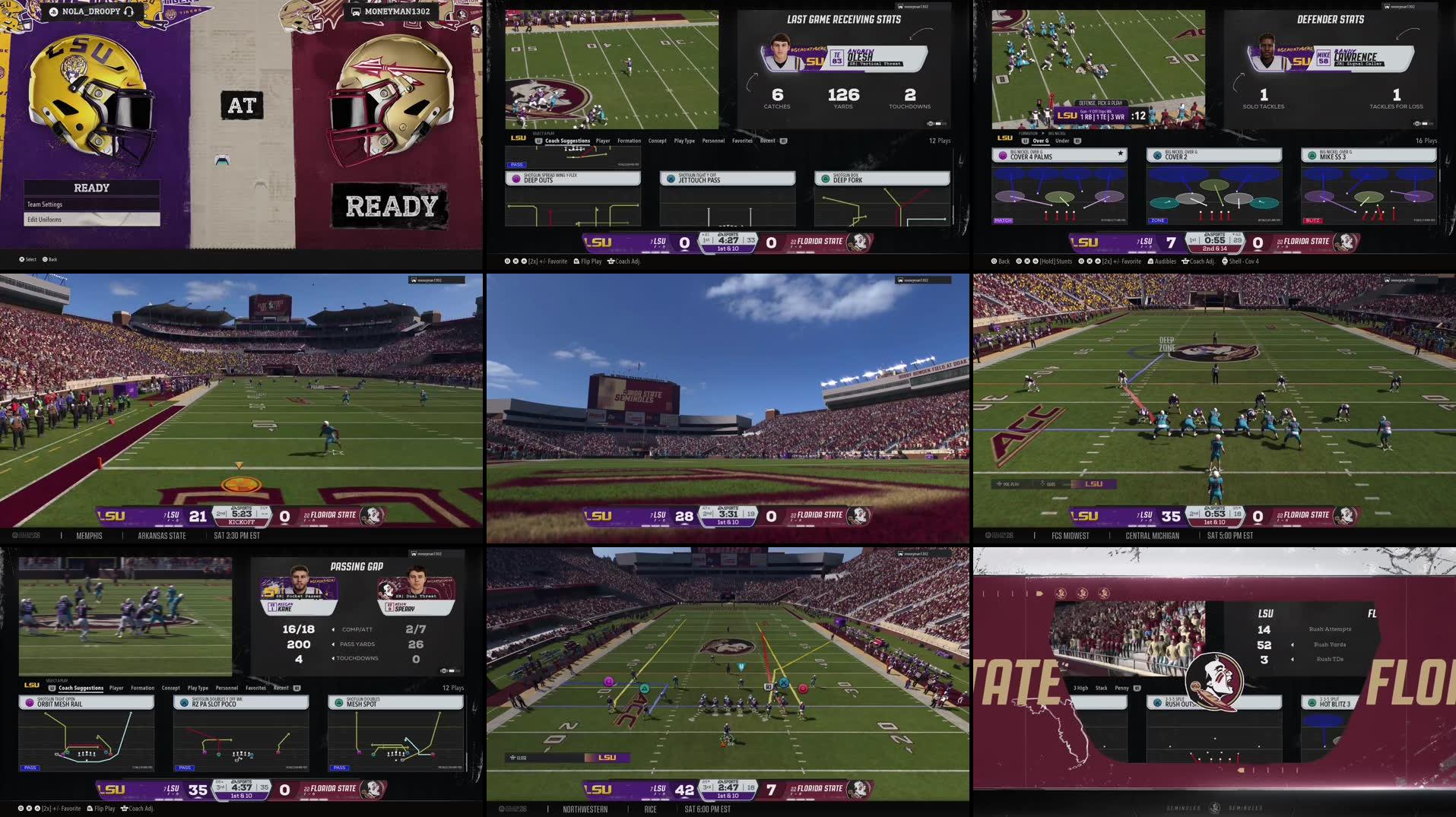Screen dimensions: 1456x817
Task: Choose Edit Uniforms menu entry
Action: pos(91,220)
